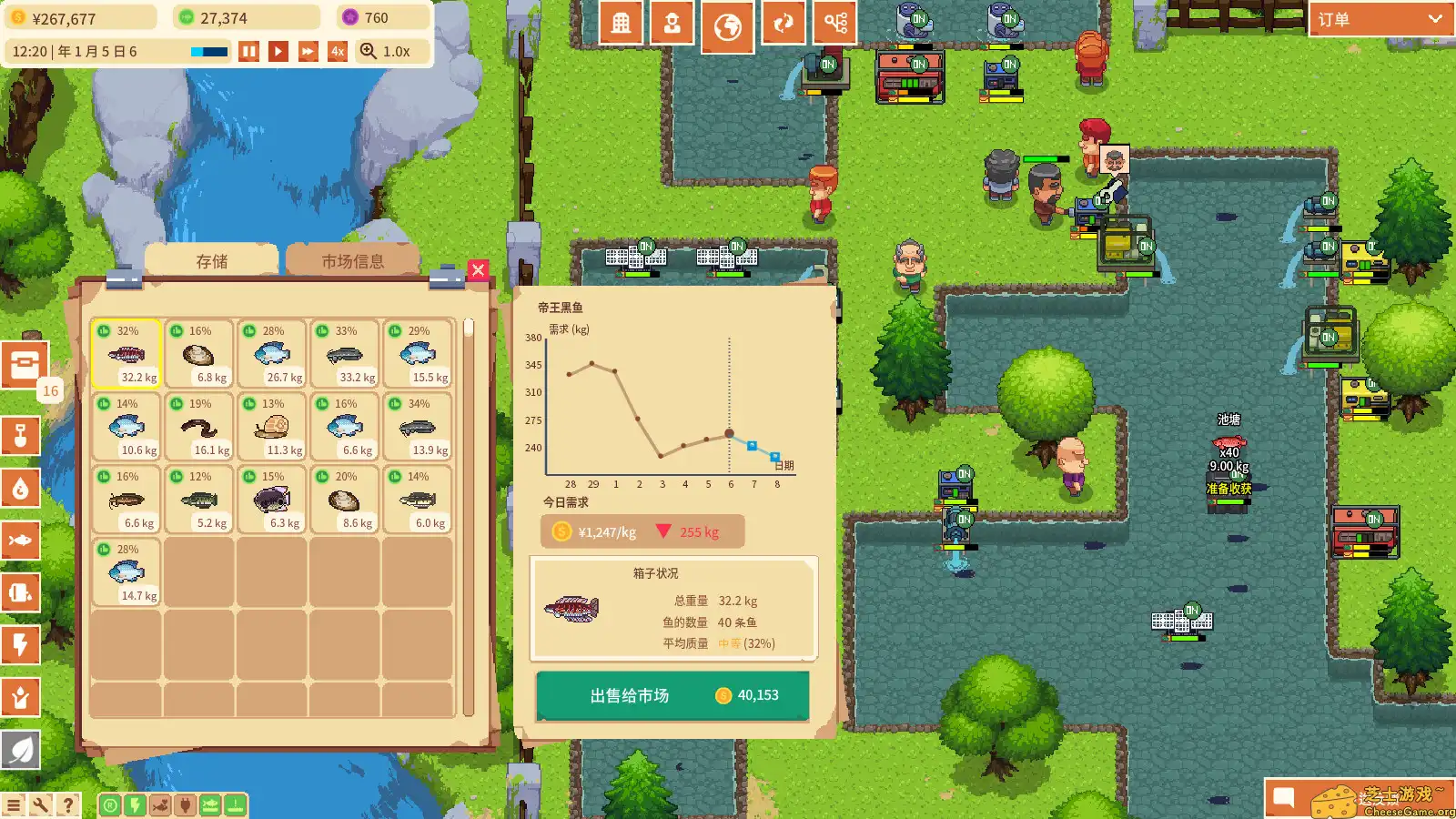Open the buildings panel icon
This screenshot has width=1456, height=819.
(x=621, y=23)
